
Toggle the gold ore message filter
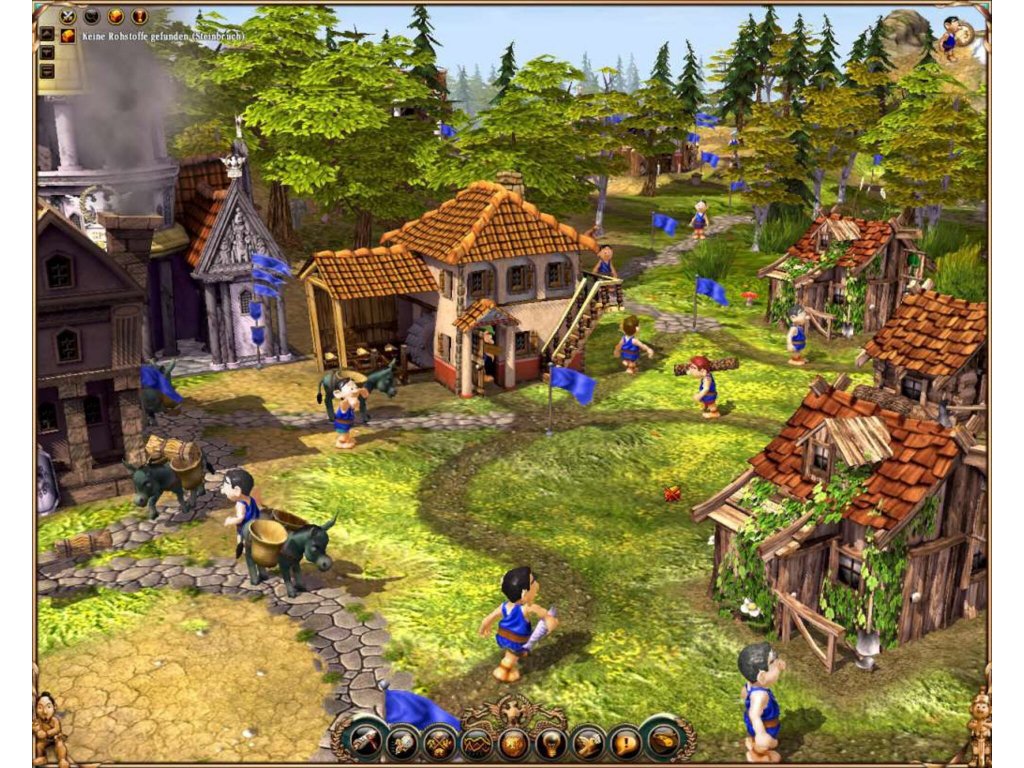(115, 16)
